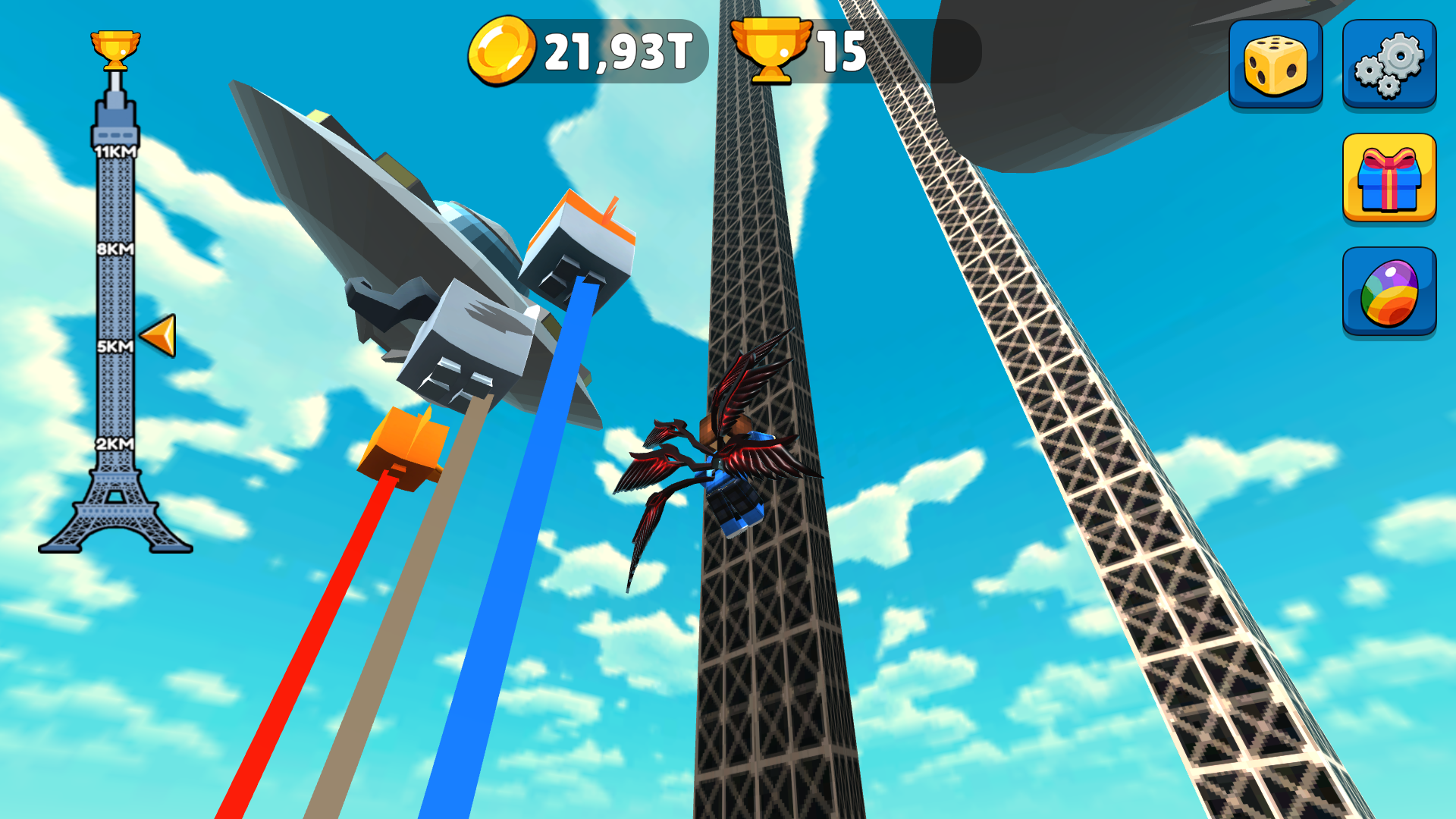1456x819 pixels.
Task: Click the gold coin icon
Action: (x=500, y=49)
